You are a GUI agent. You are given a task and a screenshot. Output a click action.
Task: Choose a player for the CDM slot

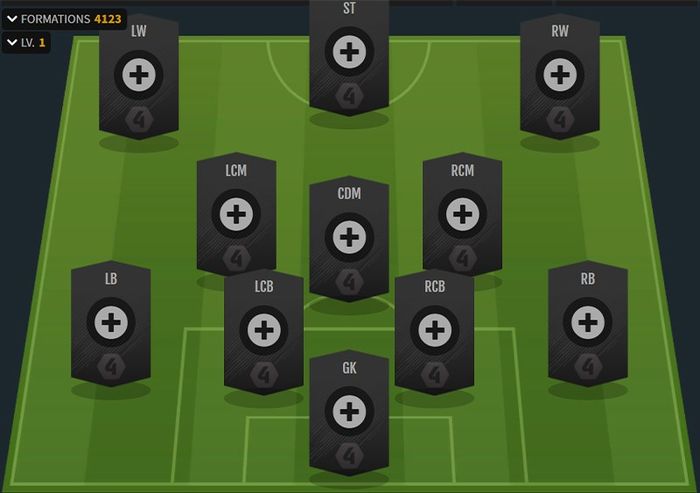click(349, 237)
